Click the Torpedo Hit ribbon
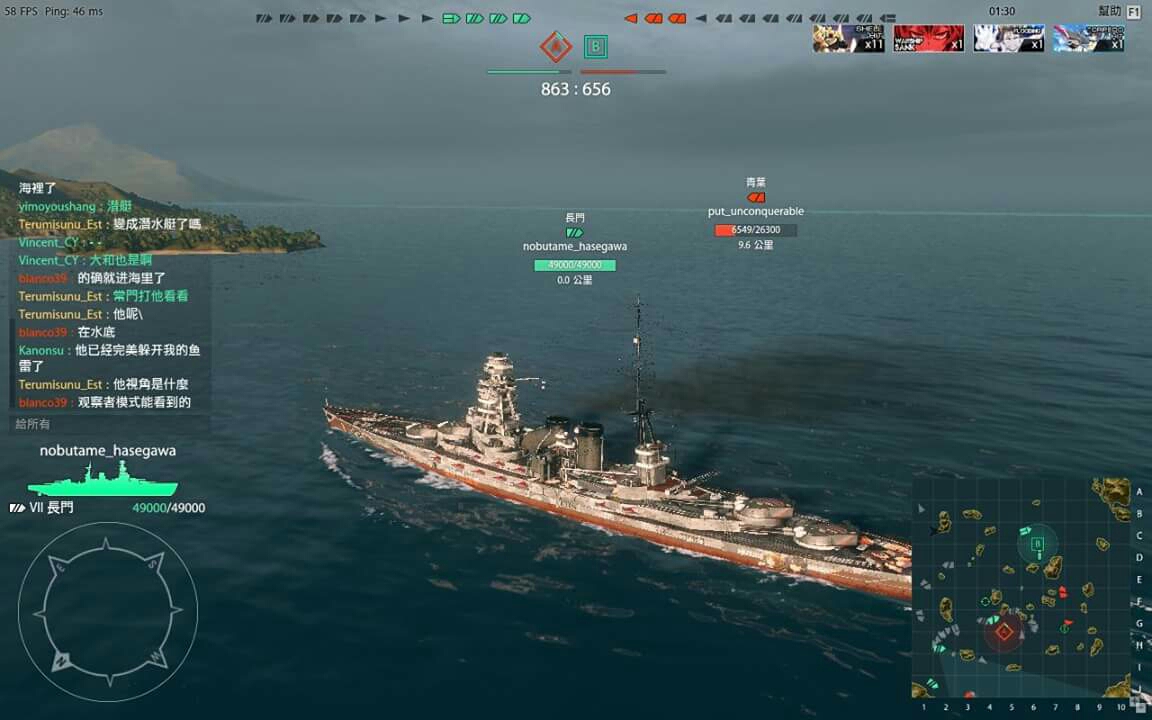 [1089, 39]
